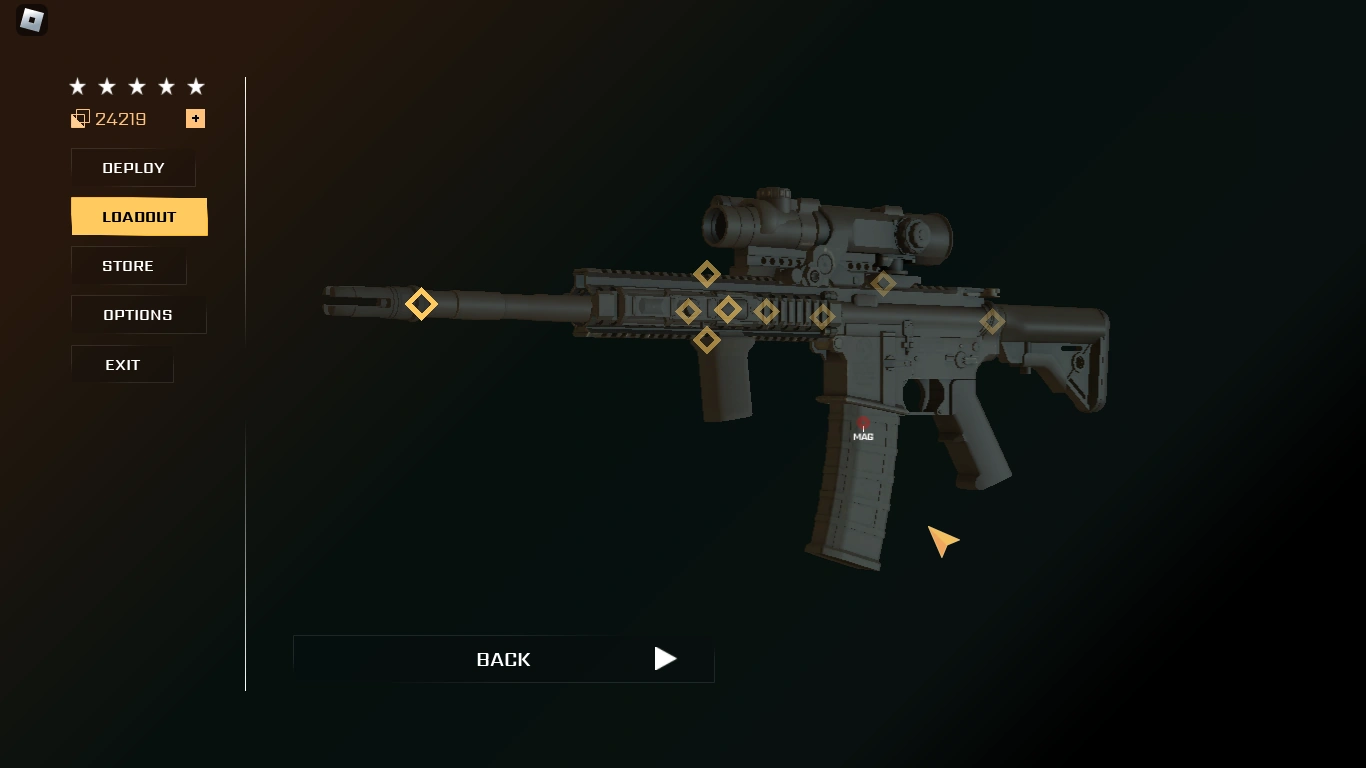1366x768 pixels.
Task: Open the OPTIONS menu
Action: pyautogui.click(x=138, y=314)
